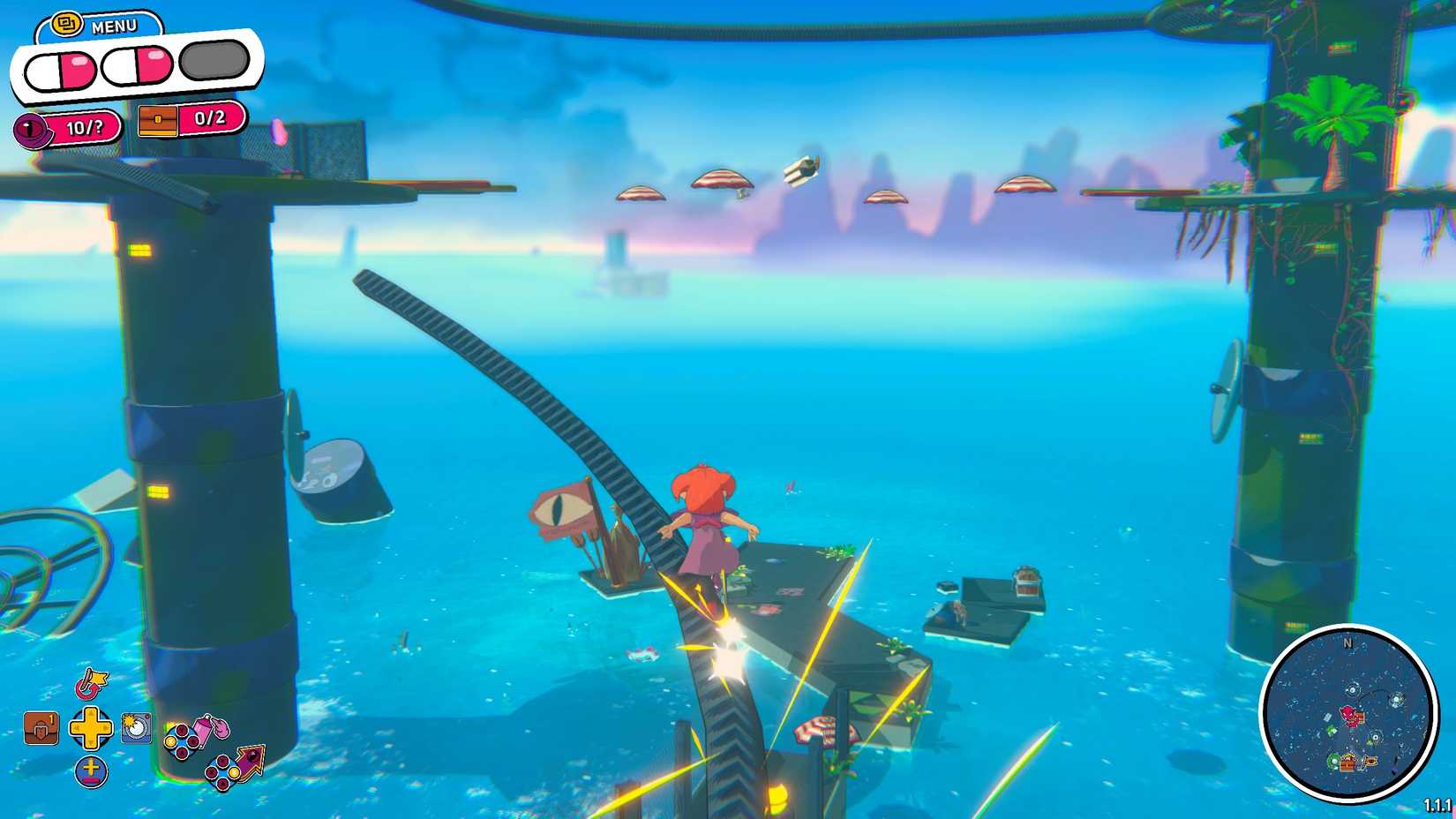Click the 1.1.1 version label
Image resolution: width=1456 pixels, height=819 pixels.
pos(1438,803)
